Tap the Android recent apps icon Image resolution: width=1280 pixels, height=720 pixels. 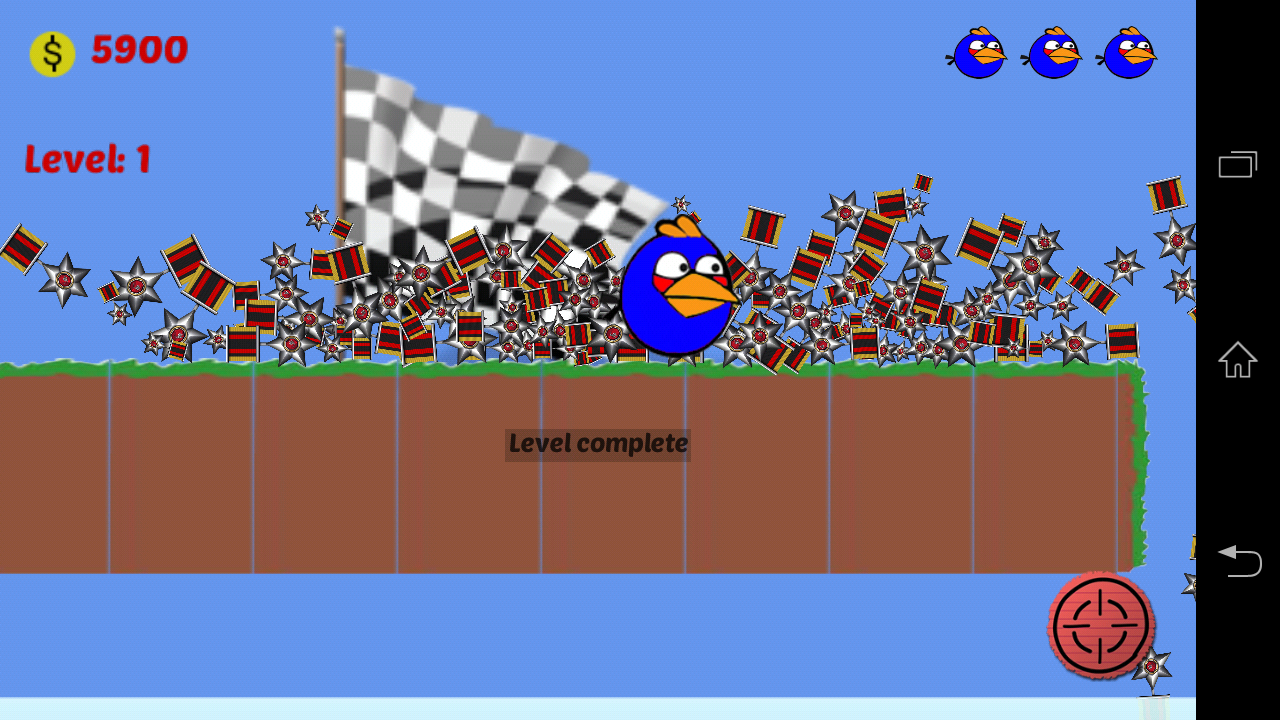click(1237, 163)
